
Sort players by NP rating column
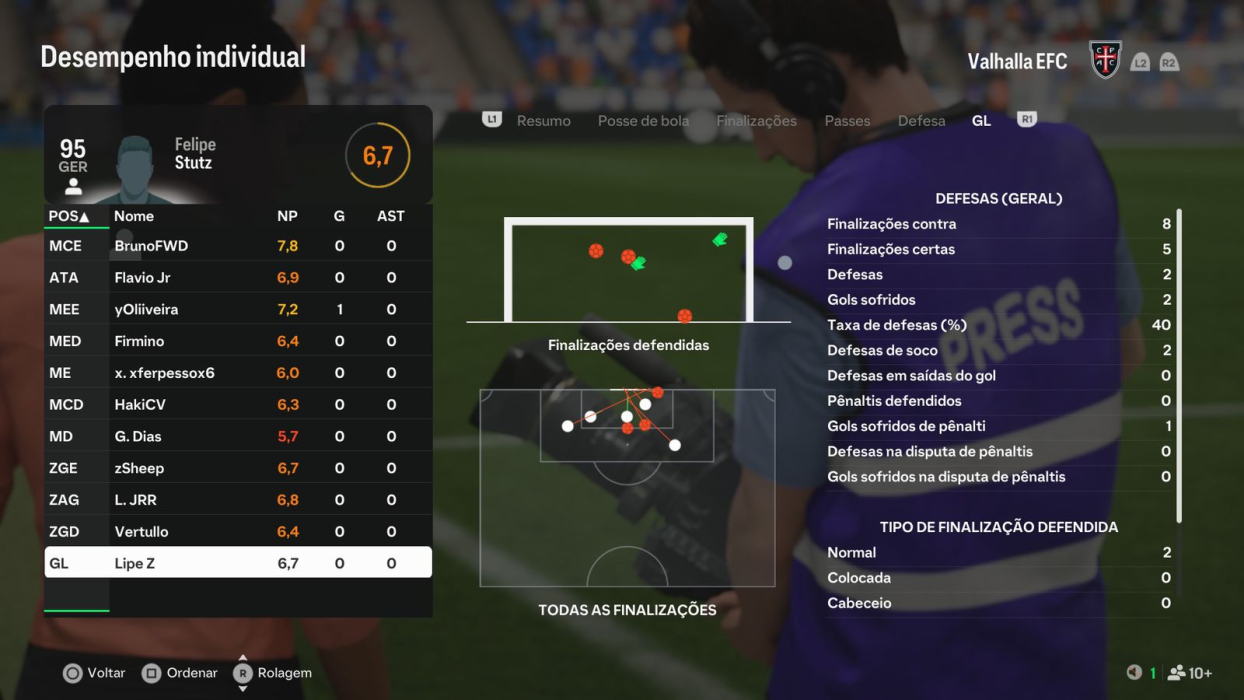click(287, 216)
